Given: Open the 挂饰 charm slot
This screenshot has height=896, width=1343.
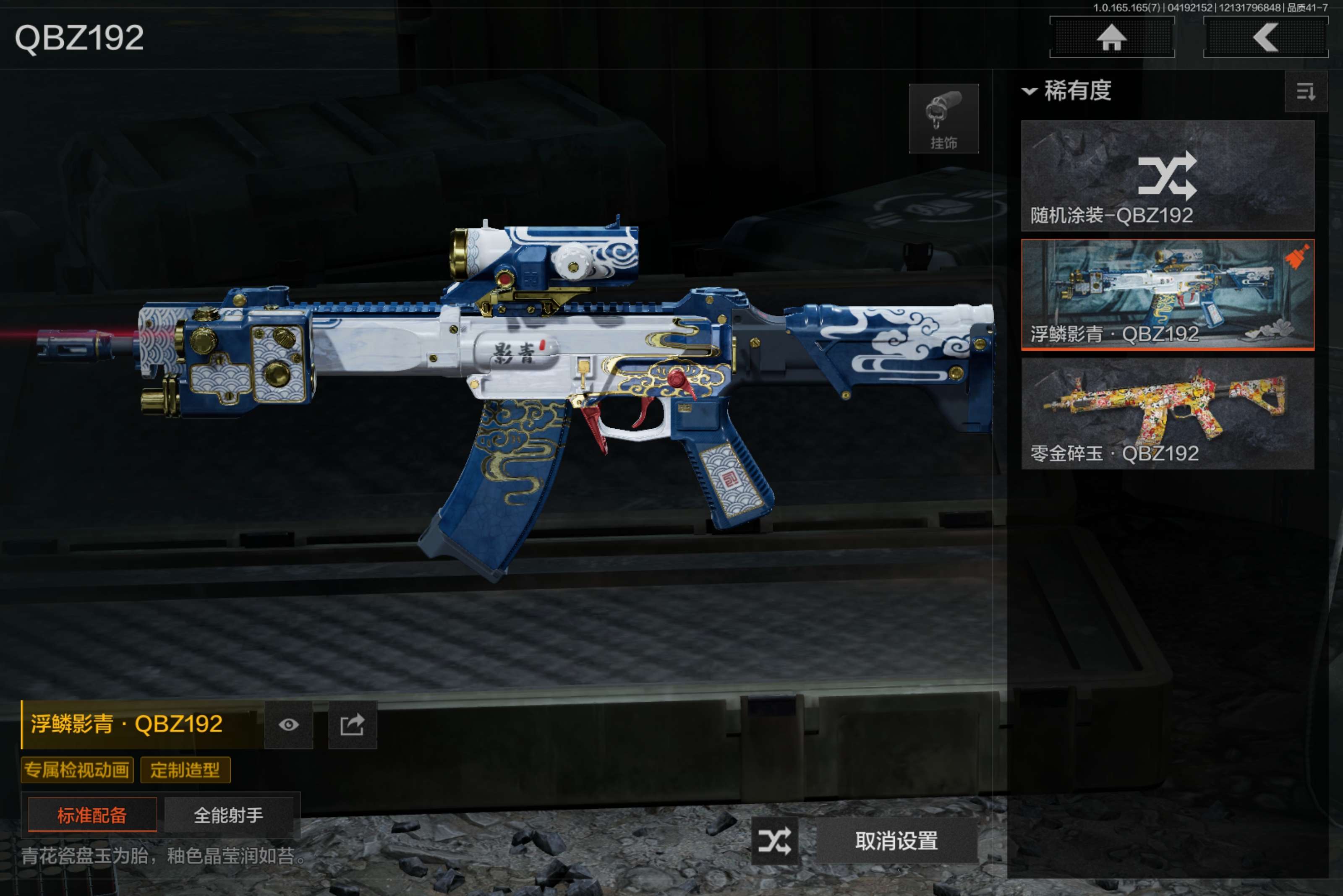Looking at the screenshot, I should point(943,119).
